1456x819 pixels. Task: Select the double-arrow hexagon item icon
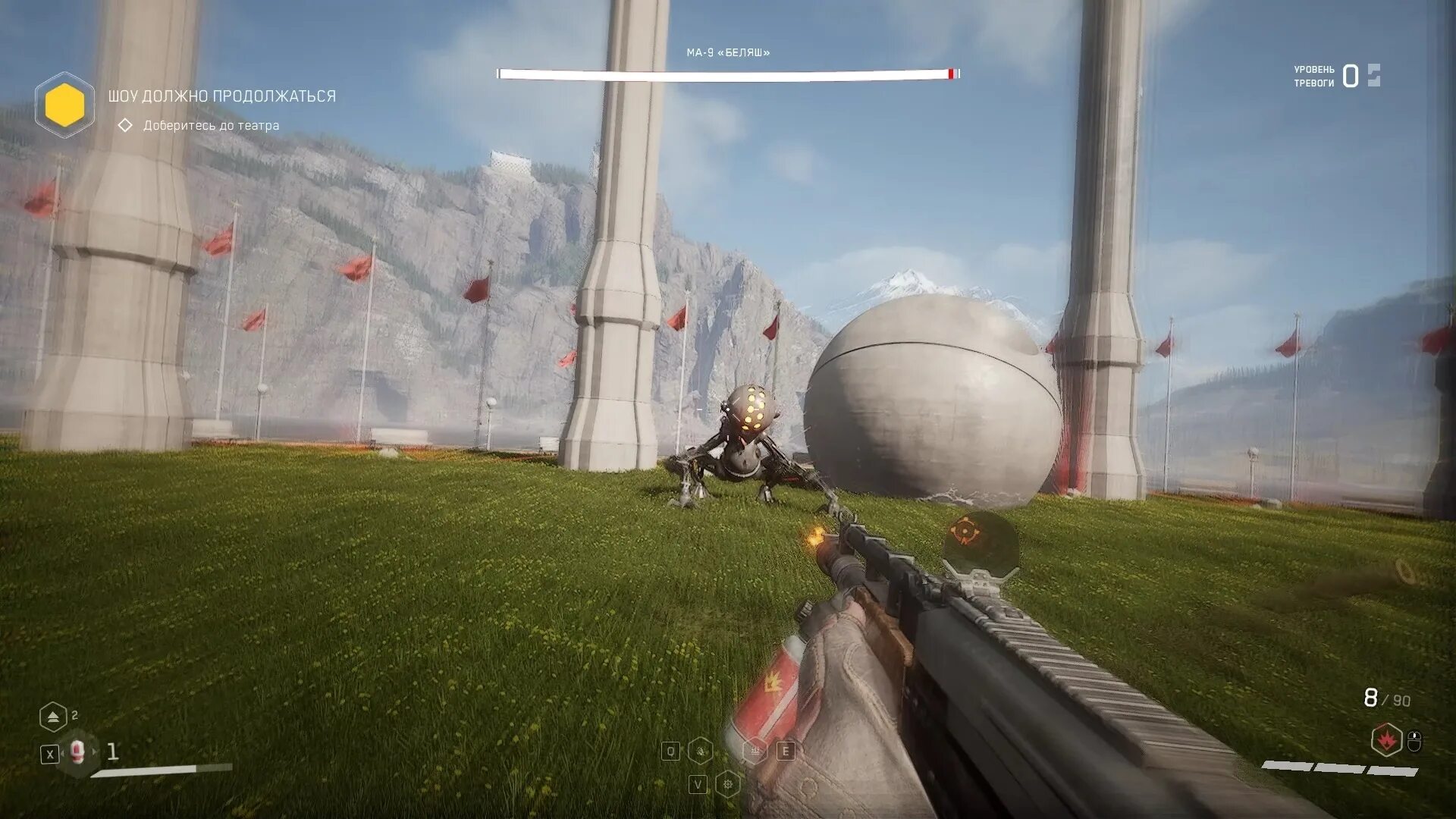[x=52, y=717]
